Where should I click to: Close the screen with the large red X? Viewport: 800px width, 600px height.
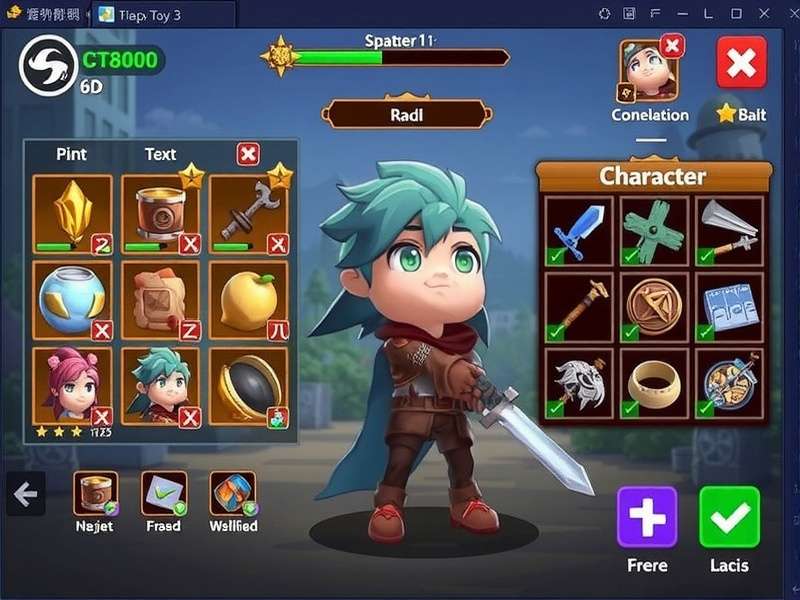point(741,63)
